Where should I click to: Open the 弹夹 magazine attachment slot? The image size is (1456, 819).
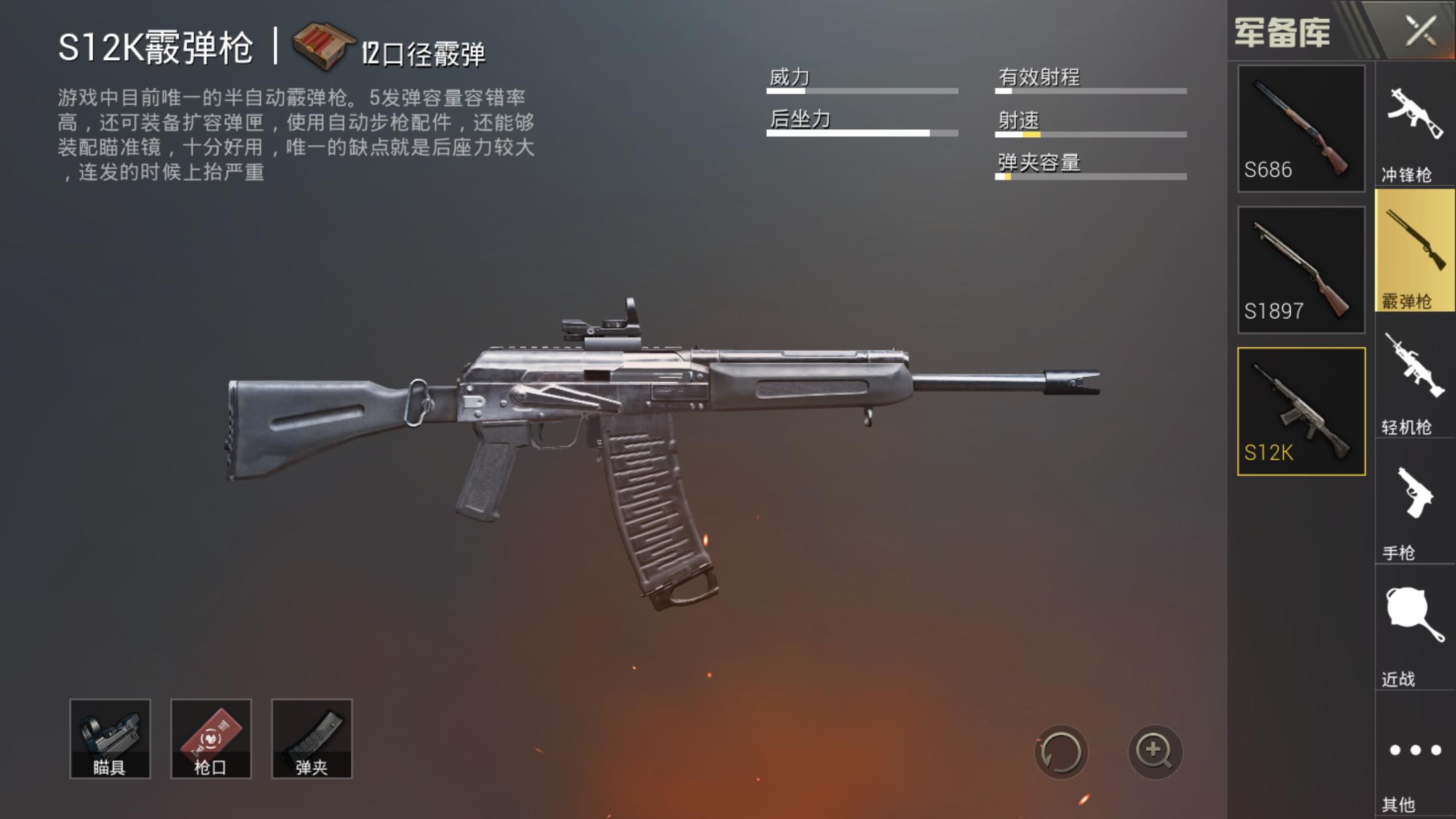pos(311,739)
